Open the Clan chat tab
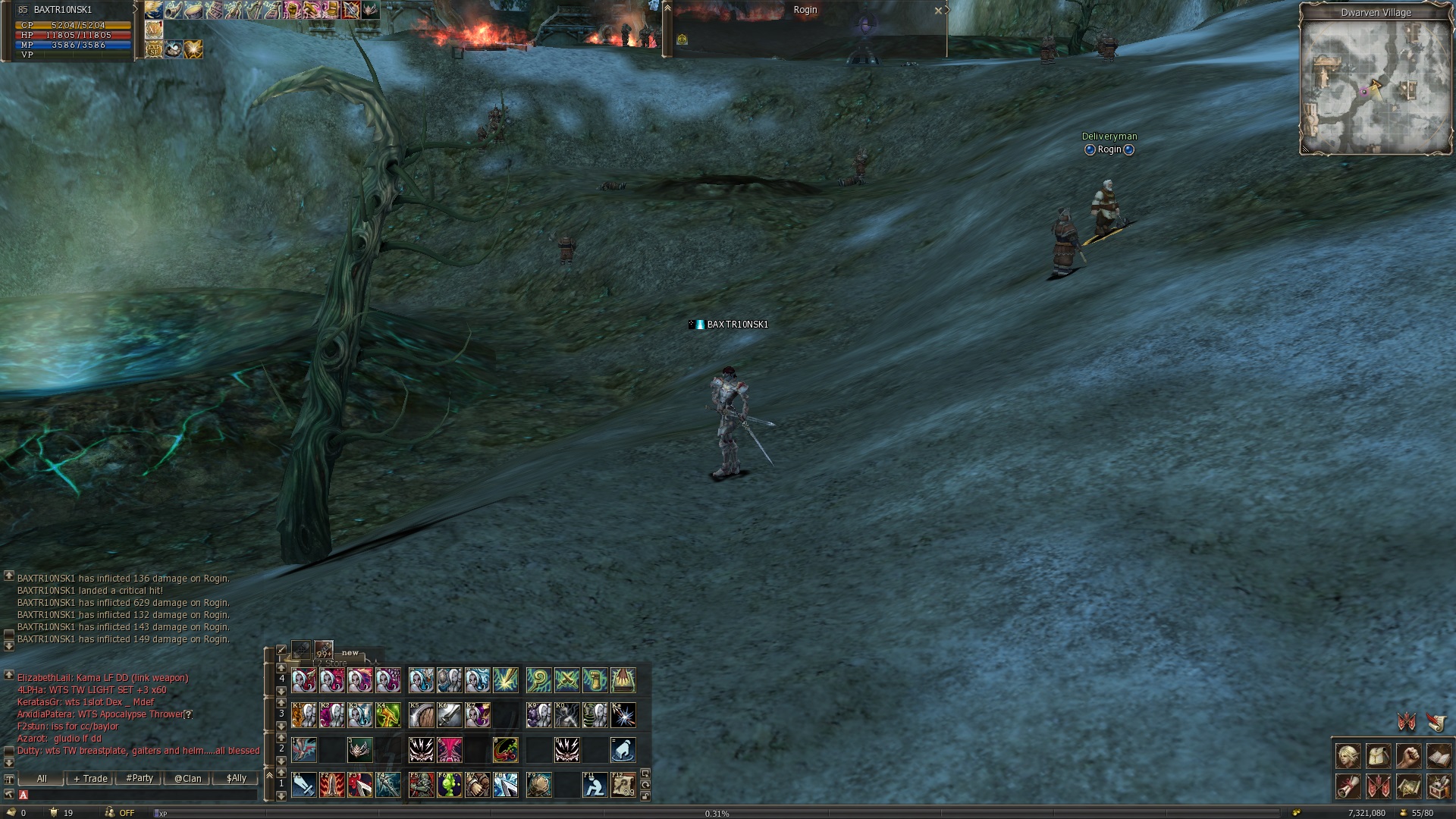Image resolution: width=1456 pixels, height=819 pixels. [x=187, y=779]
